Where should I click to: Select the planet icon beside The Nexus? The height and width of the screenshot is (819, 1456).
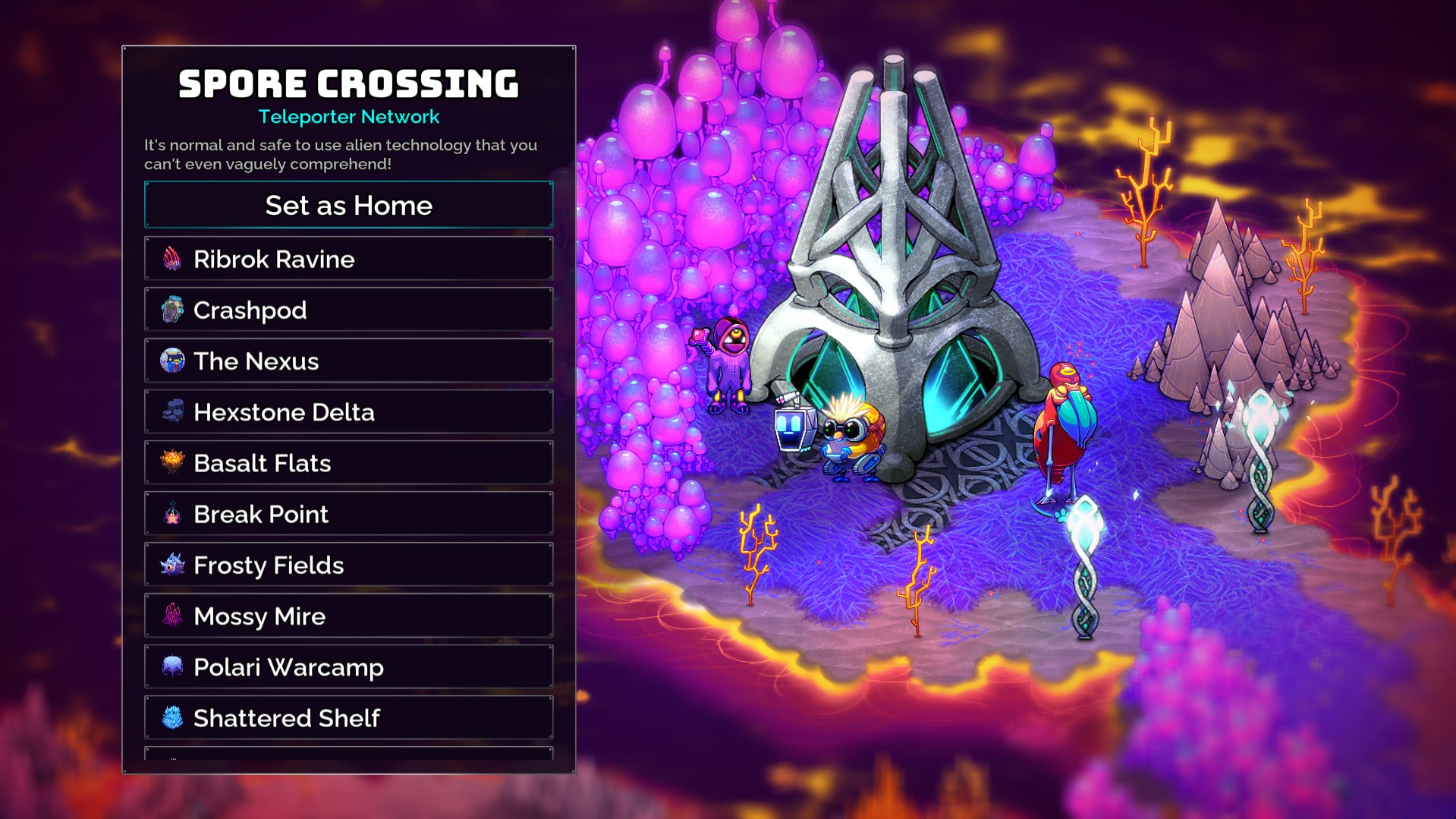tap(173, 361)
